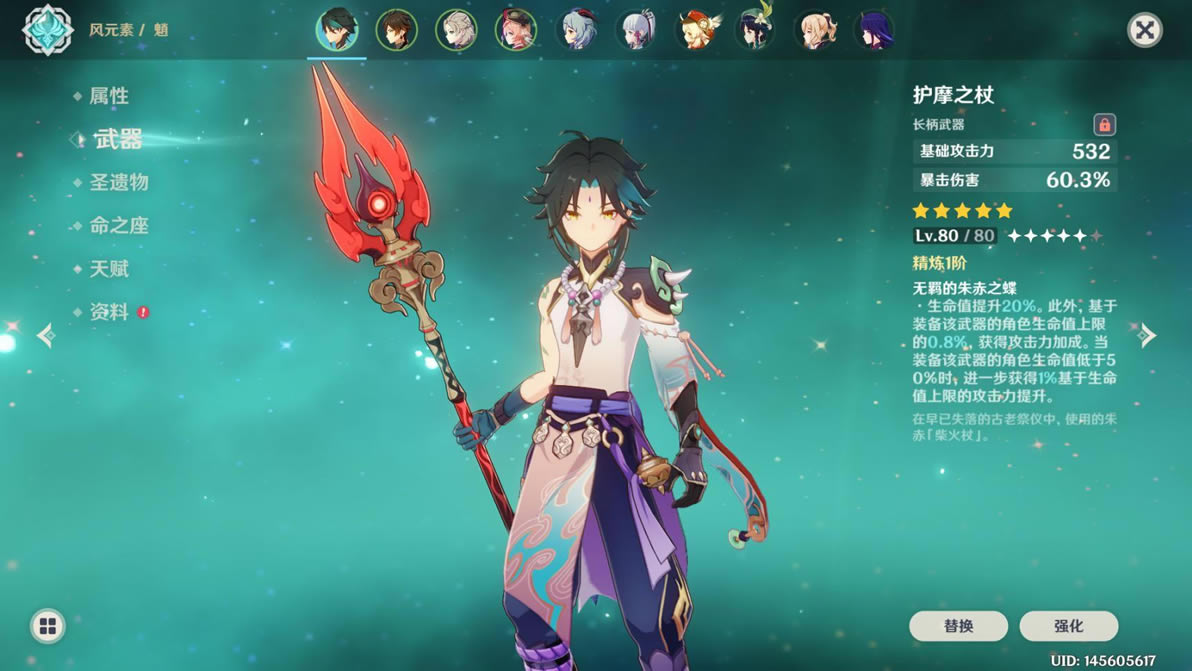Choose Albedo's portrait
Screen dimensions: 1192x671
point(456,30)
